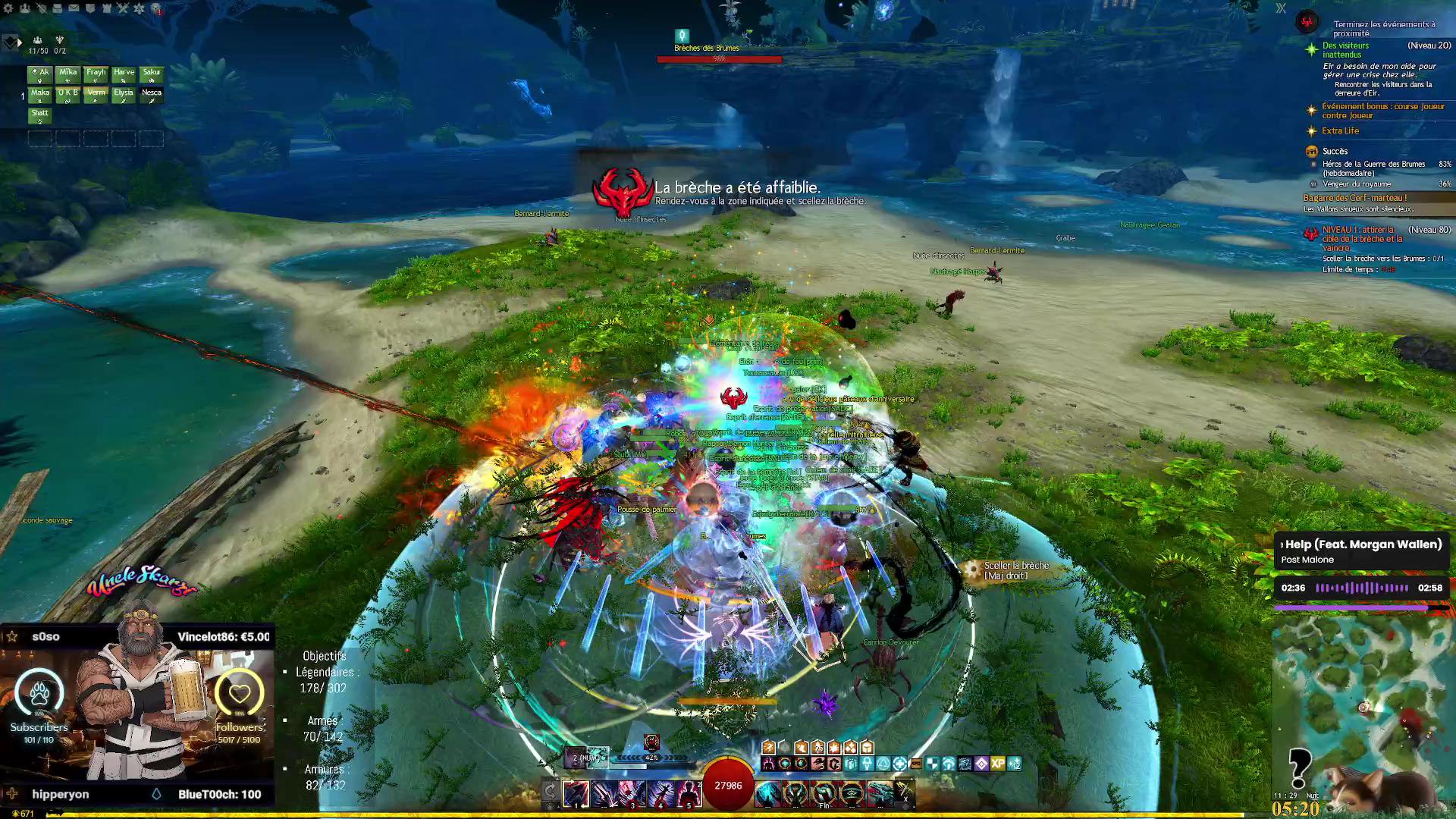
Task: Open the gear options menu icon
Action: pyautogui.click(x=9, y=8)
